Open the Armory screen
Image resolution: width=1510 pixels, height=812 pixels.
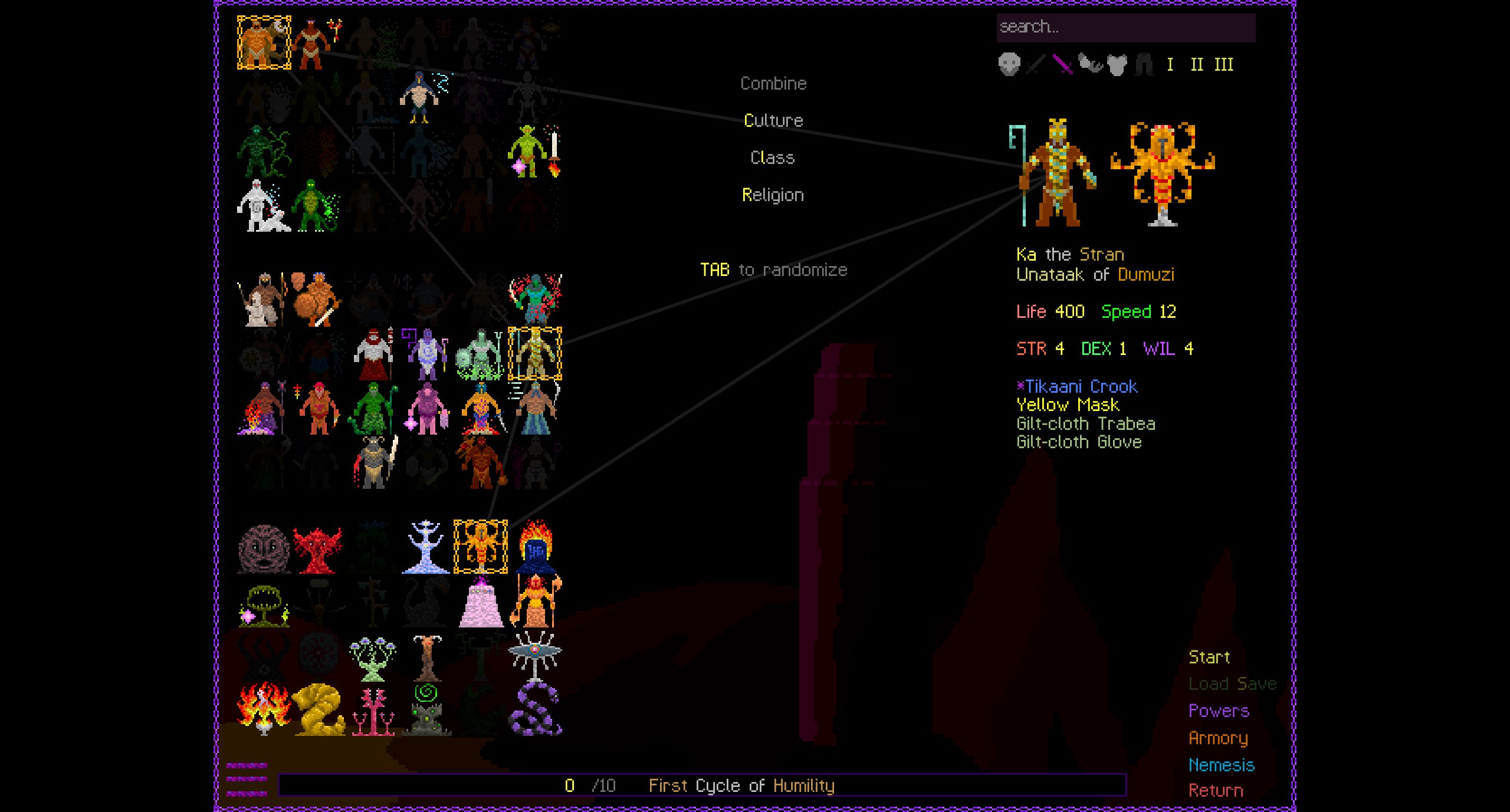(x=1219, y=738)
